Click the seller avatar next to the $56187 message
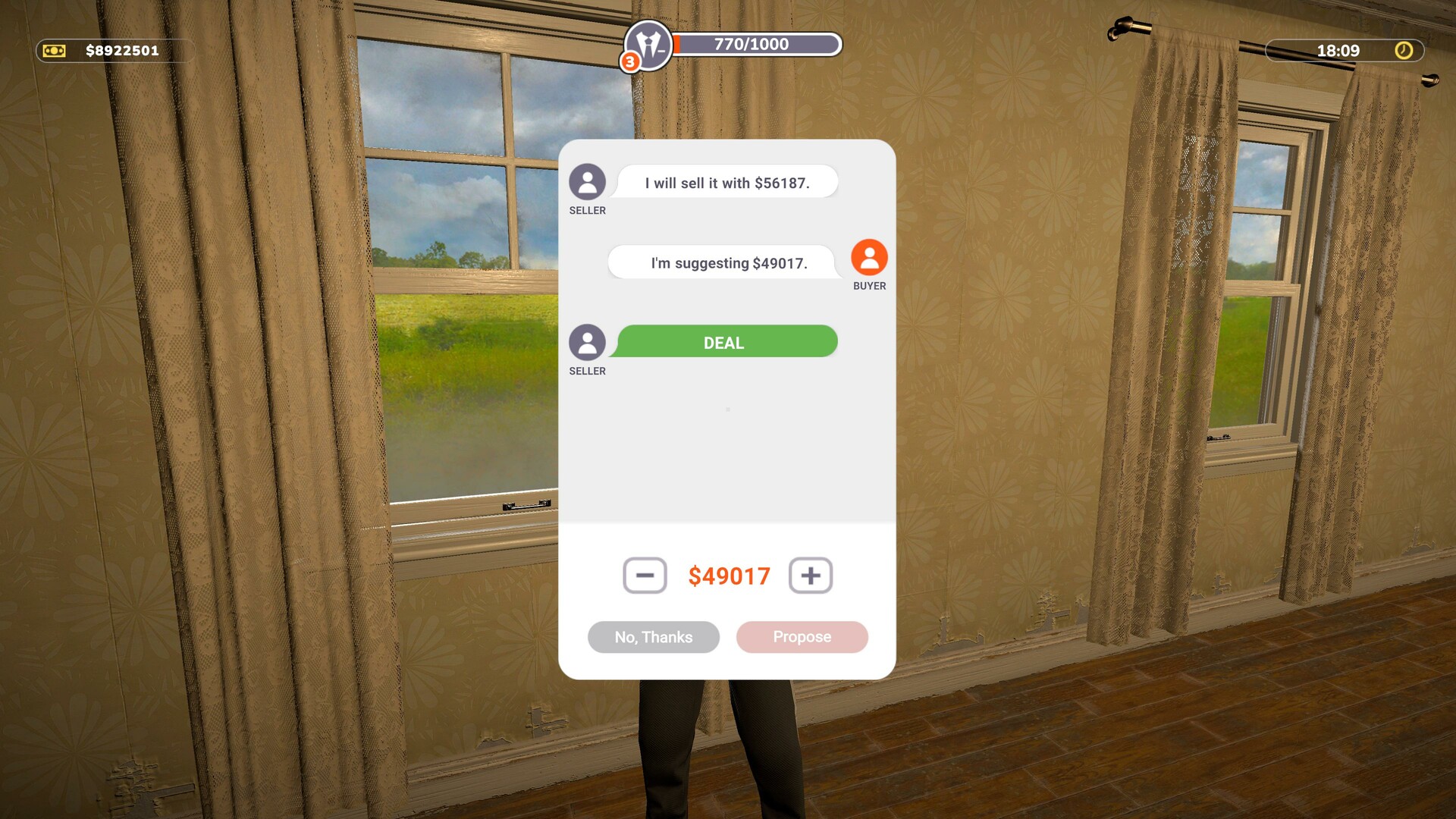The height and width of the screenshot is (819, 1456). pos(587,182)
